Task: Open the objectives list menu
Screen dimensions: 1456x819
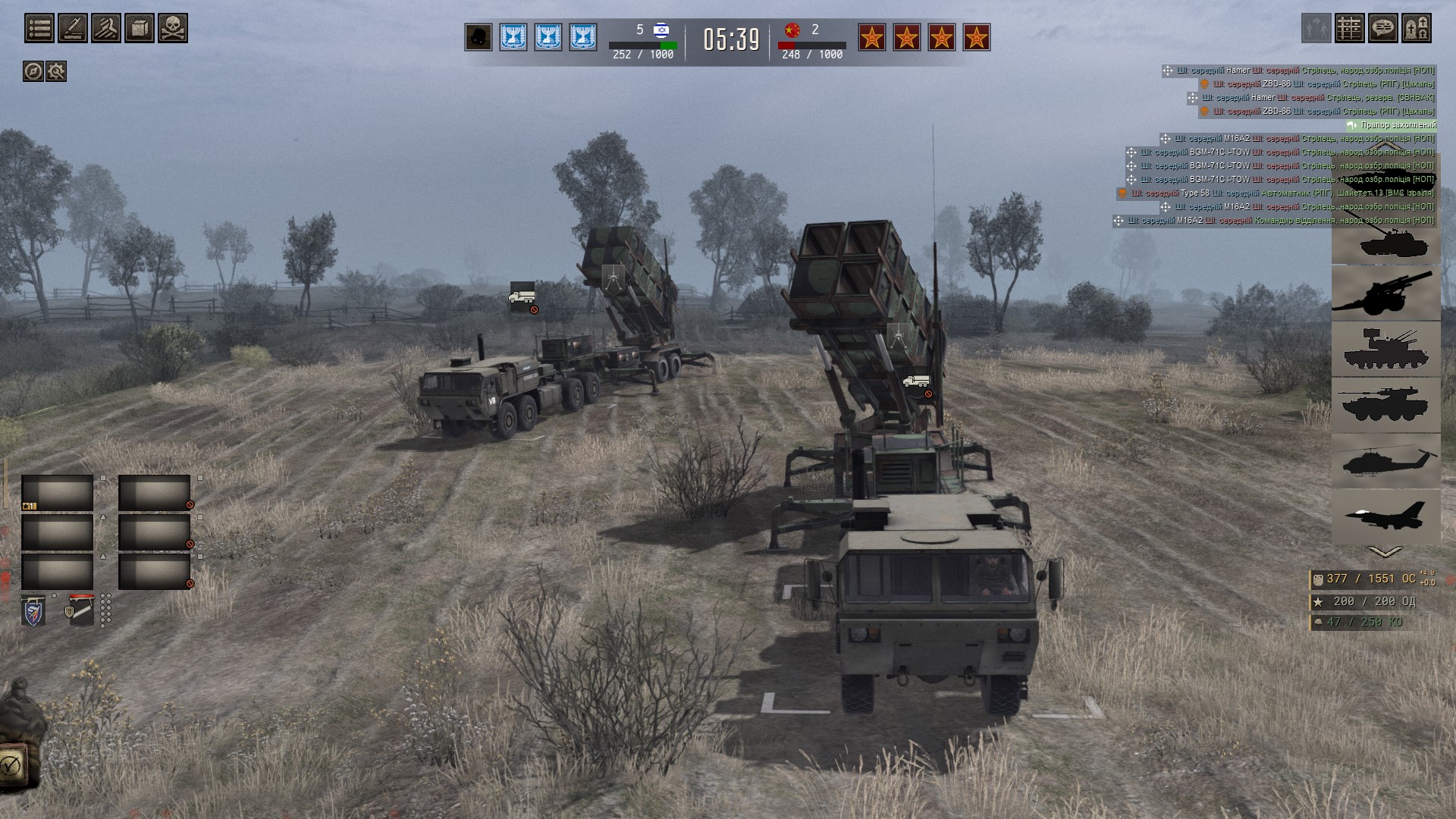Action: click(x=39, y=29)
